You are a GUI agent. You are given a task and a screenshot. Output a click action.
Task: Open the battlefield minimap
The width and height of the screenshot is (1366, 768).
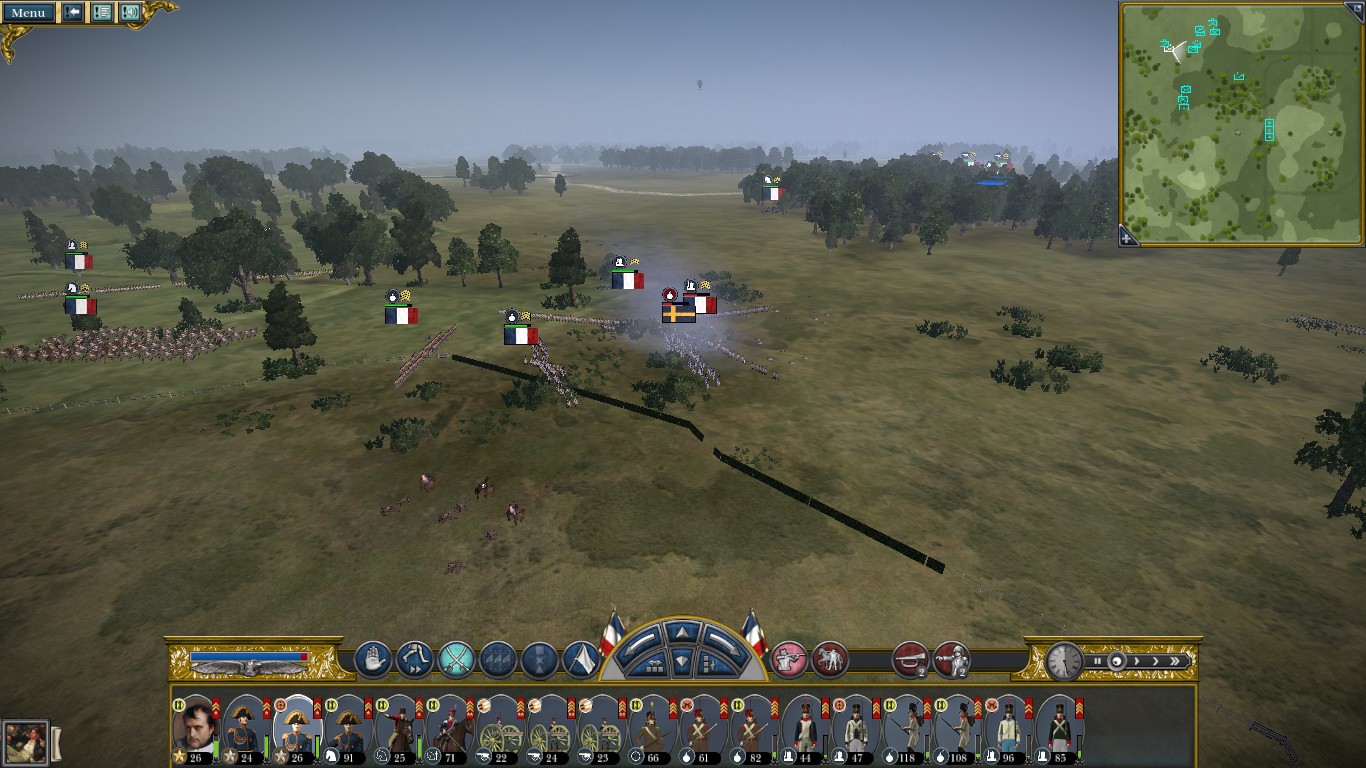pyautogui.click(x=1242, y=122)
